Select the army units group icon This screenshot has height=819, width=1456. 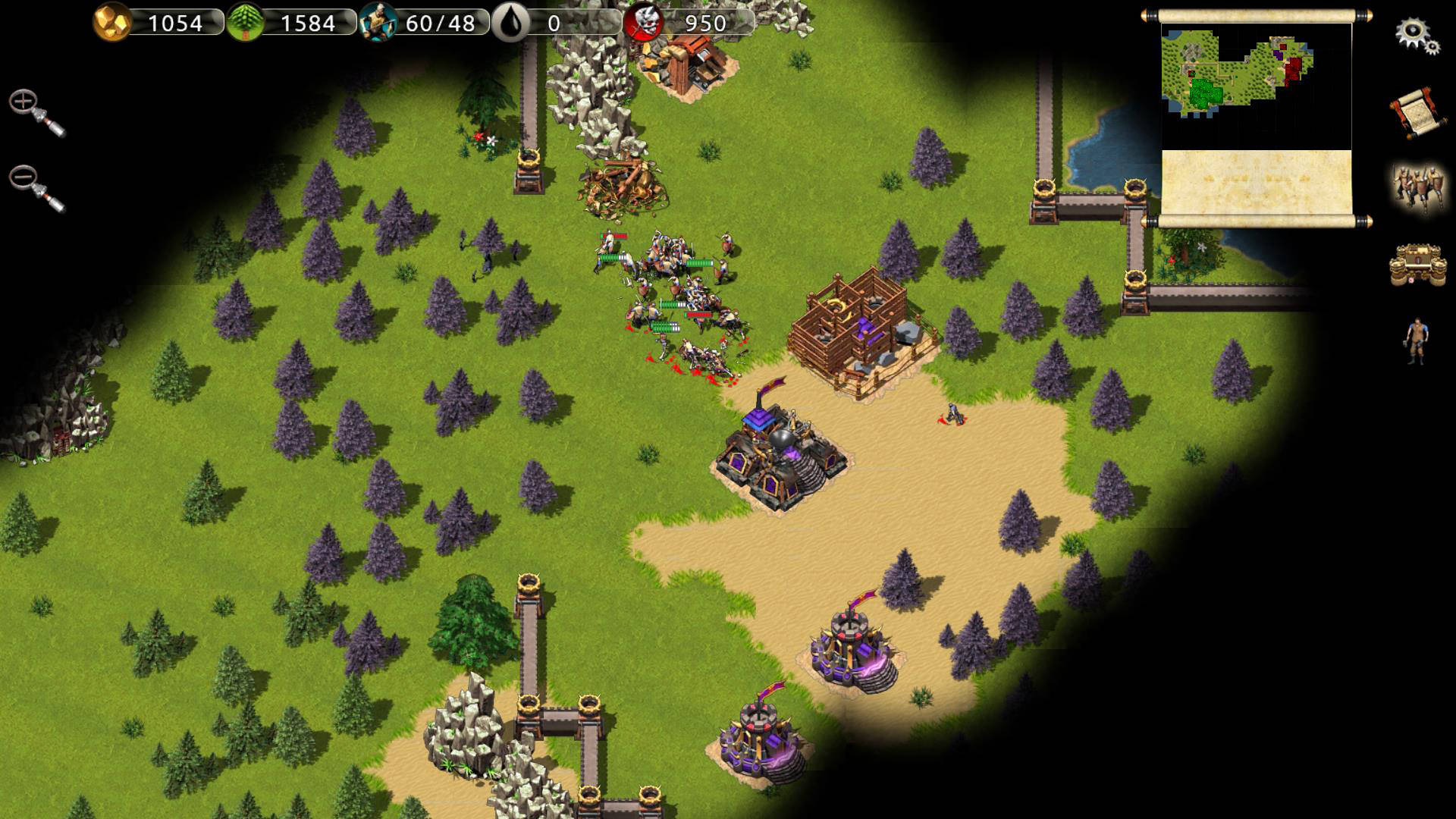1417,187
